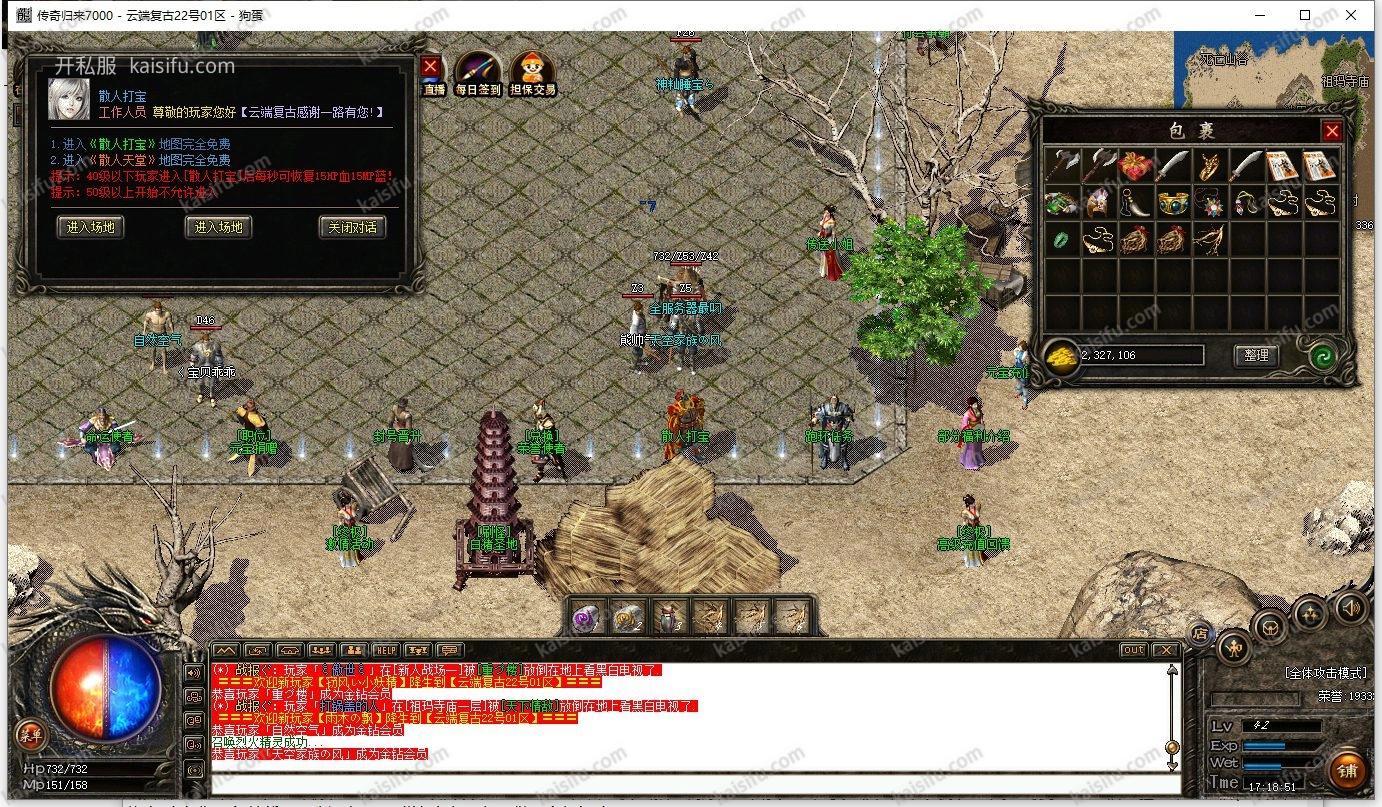Select the gold jeweled bracelet item
The height and width of the screenshot is (807, 1382).
coord(1173,203)
